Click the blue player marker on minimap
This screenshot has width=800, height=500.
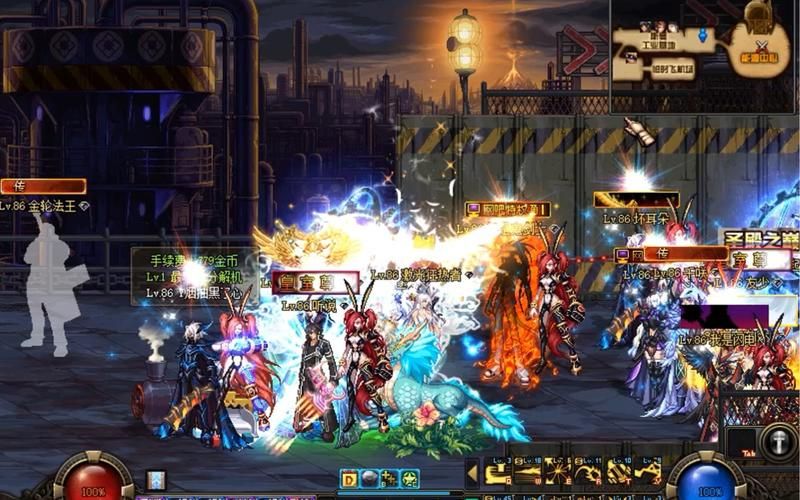pyautogui.click(x=703, y=36)
